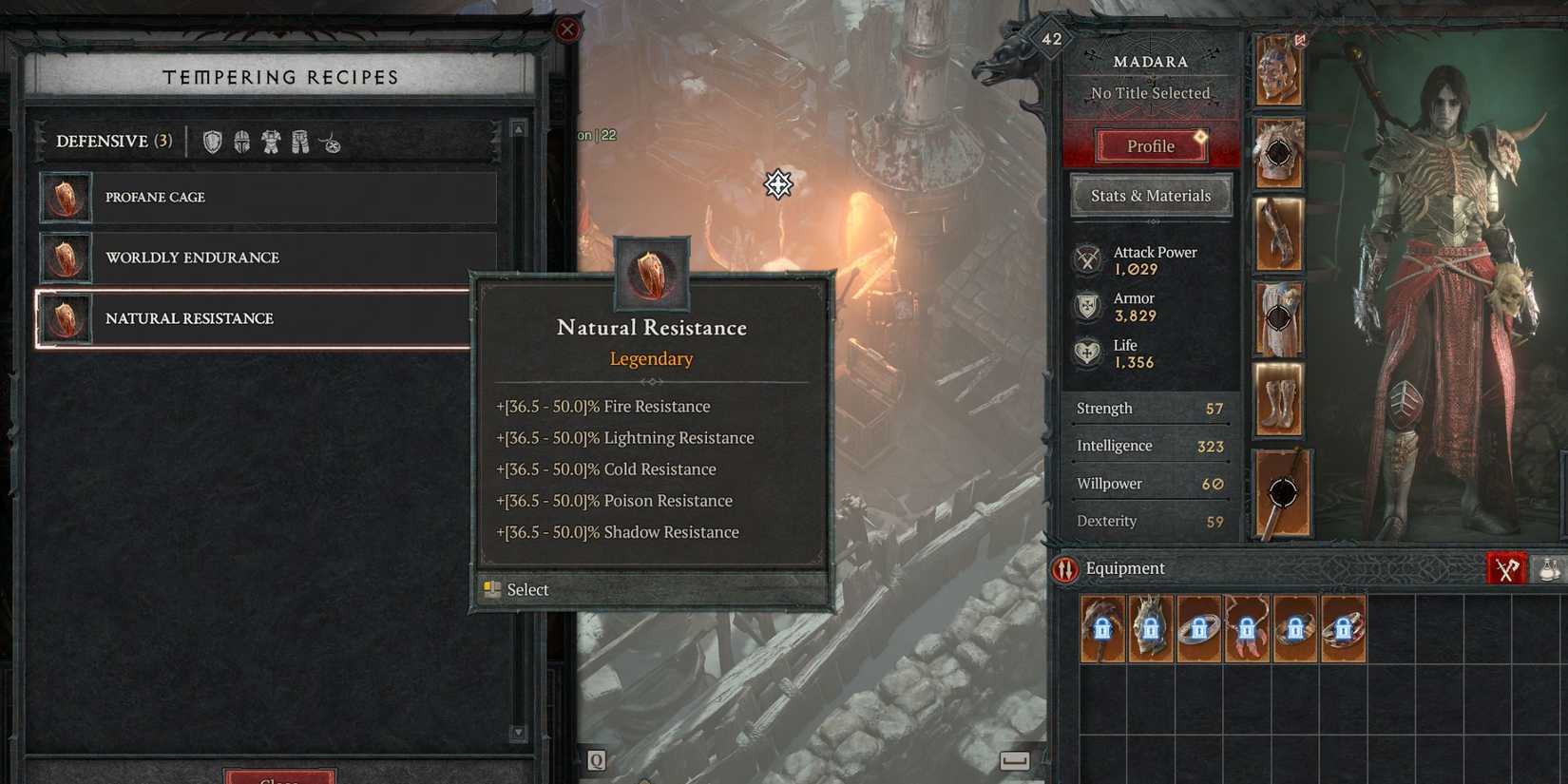Select the amulet filter icon

(x=331, y=142)
